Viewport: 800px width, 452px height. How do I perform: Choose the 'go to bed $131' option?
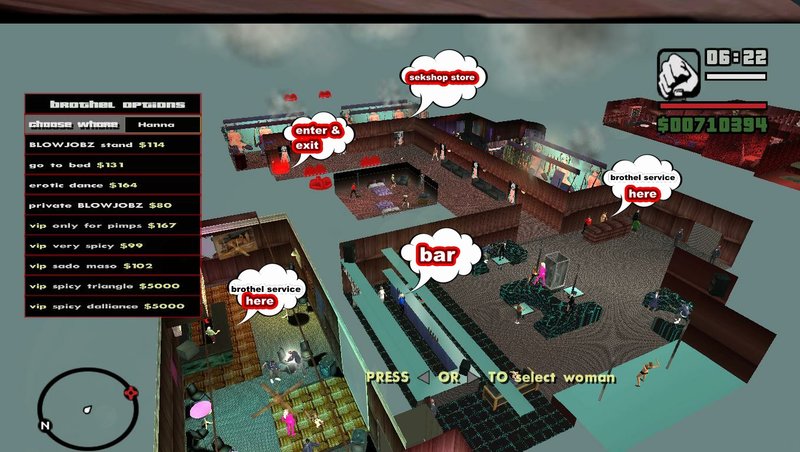(x=112, y=165)
